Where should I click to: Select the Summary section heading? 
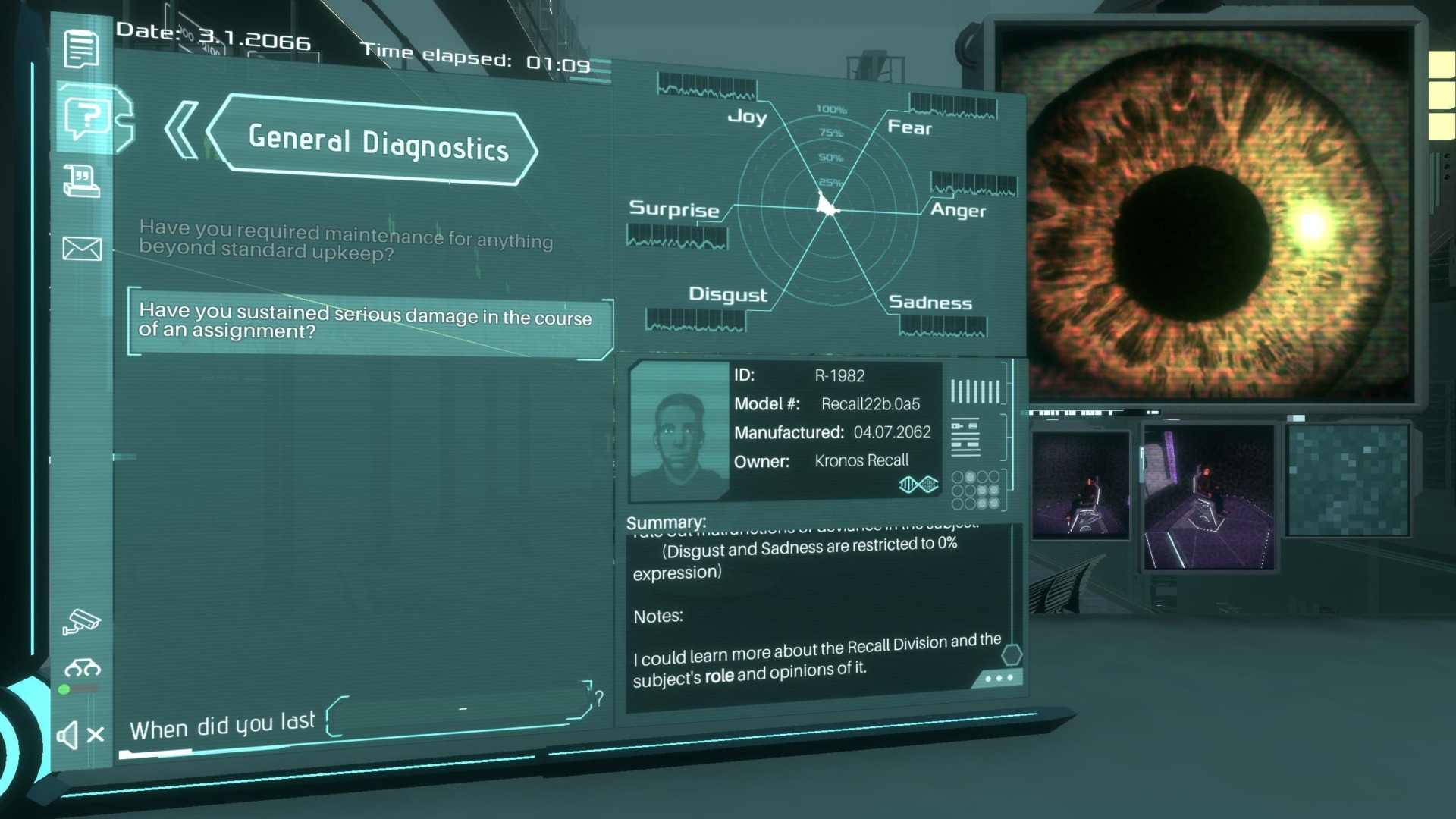tap(666, 522)
